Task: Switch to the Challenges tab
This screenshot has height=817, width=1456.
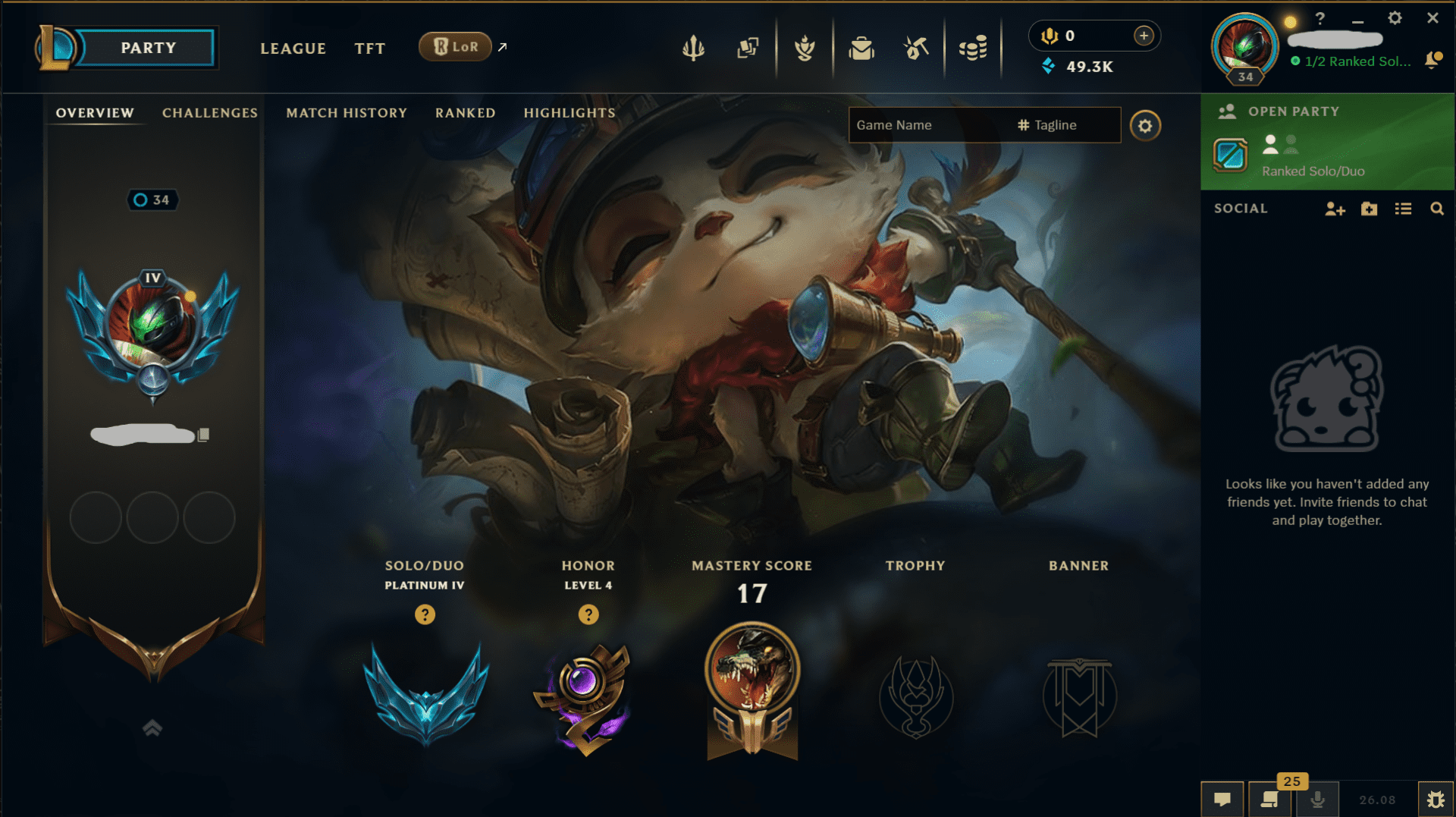Action: pos(209,112)
